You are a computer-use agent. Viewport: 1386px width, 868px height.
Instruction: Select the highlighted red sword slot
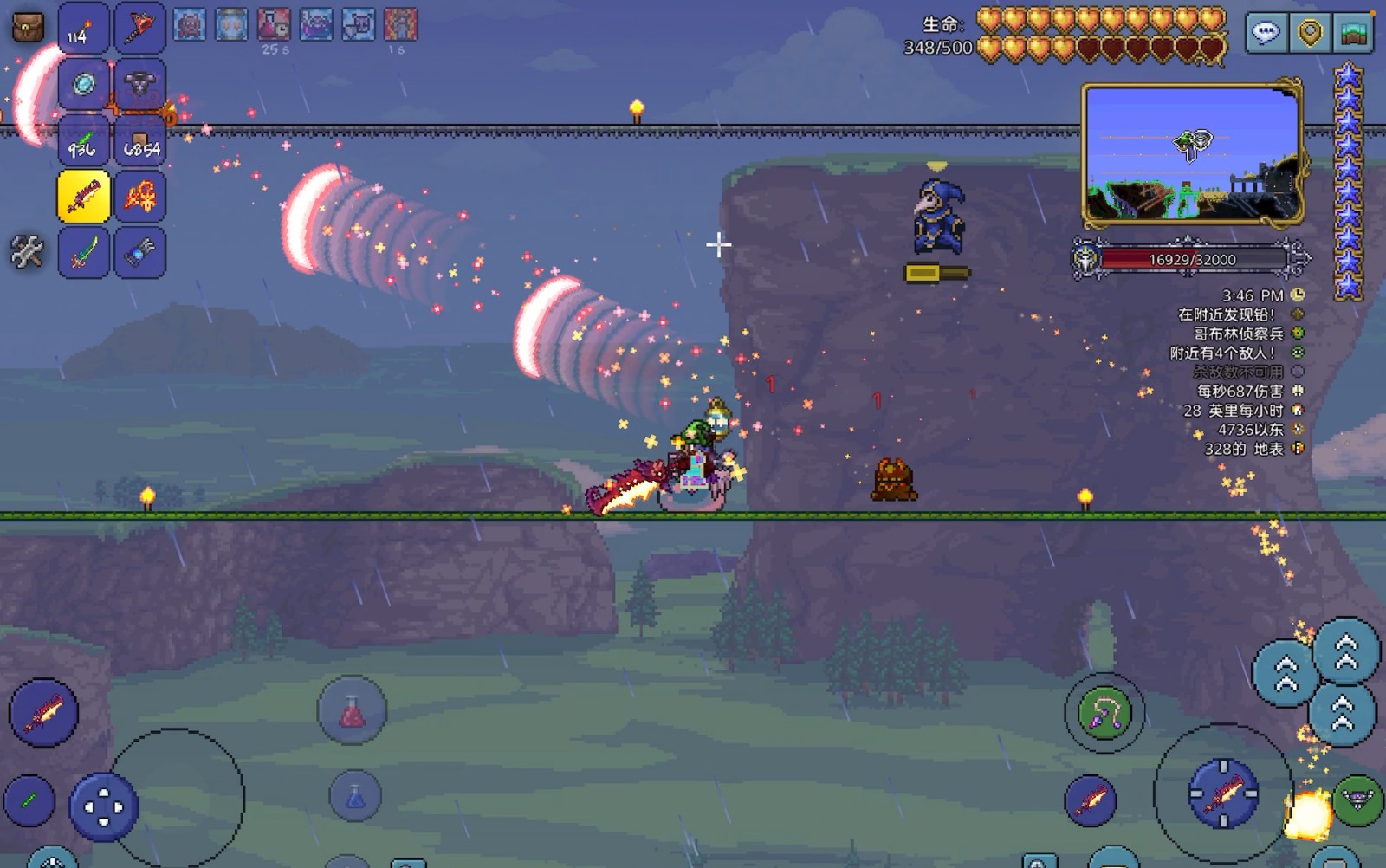(83, 197)
